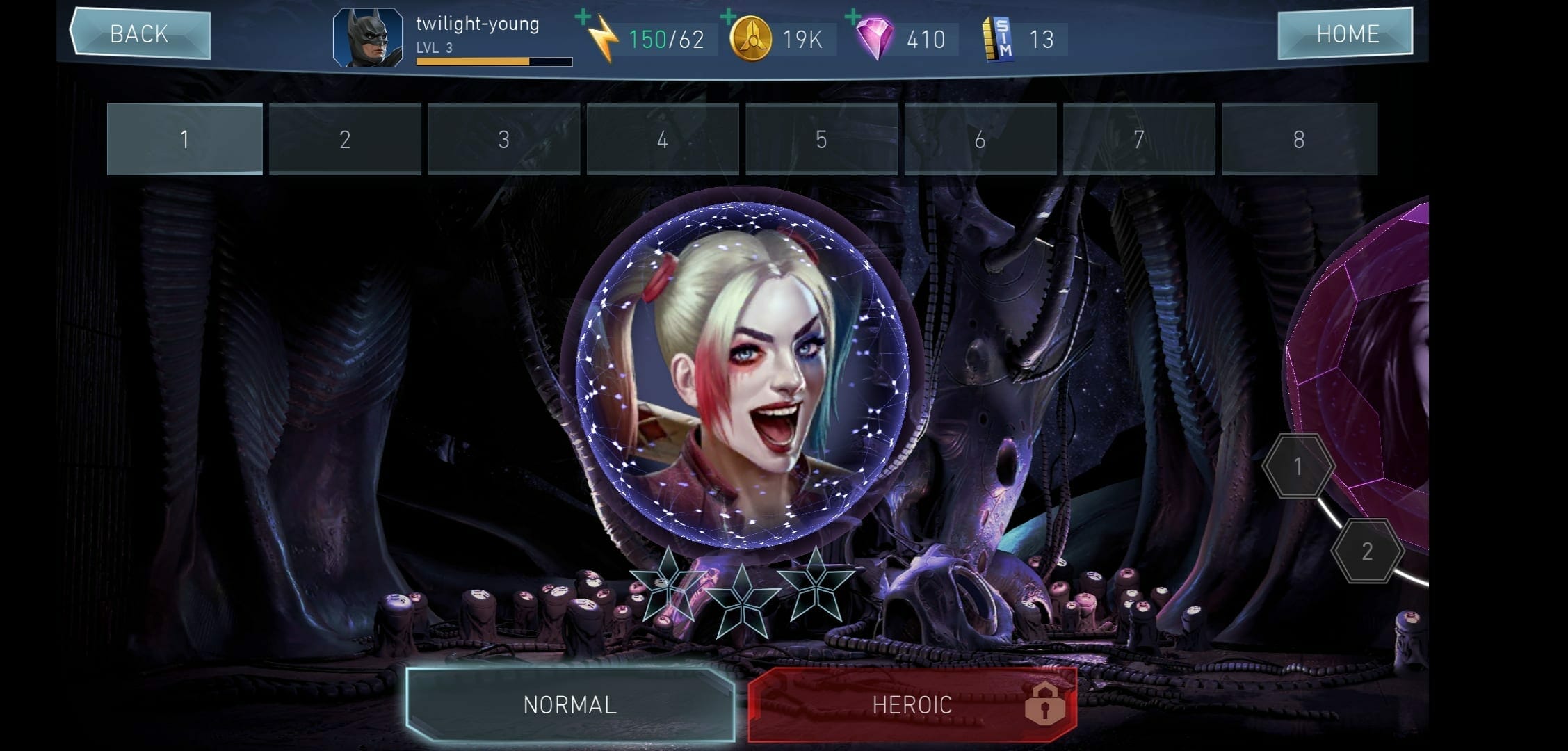Image resolution: width=1568 pixels, height=751 pixels.
Task: Switch to chapter tab 5
Action: tap(821, 139)
